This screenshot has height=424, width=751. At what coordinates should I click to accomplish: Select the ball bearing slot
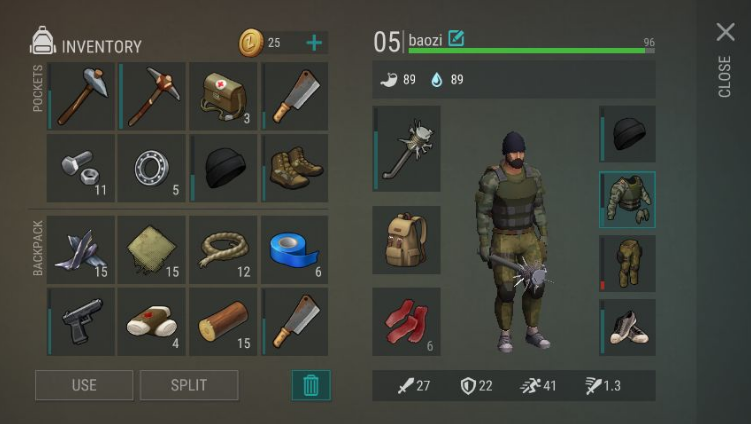pos(152,168)
